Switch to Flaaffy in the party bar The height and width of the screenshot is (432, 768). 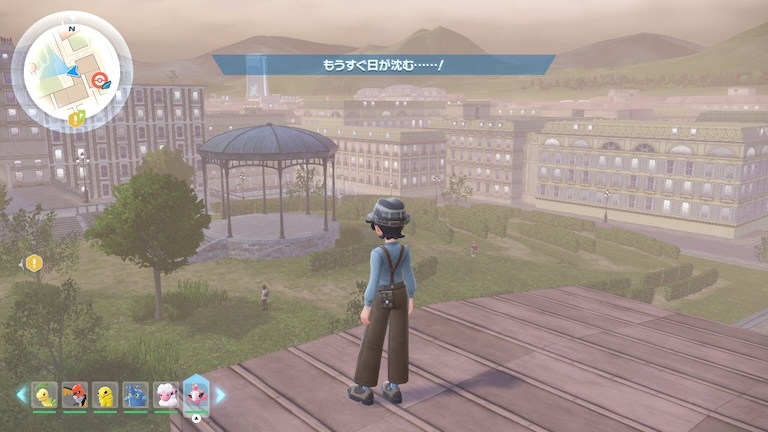click(x=165, y=395)
